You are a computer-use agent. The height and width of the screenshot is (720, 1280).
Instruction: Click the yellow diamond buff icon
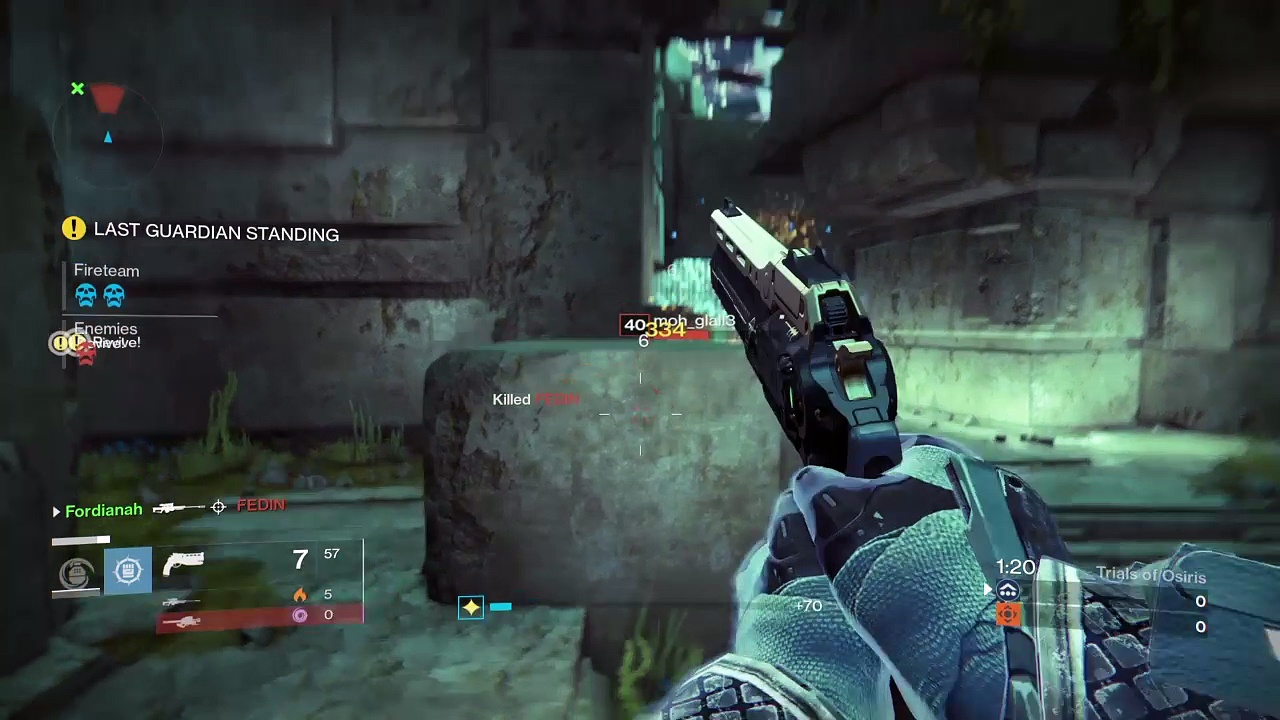[x=470, y=607]
